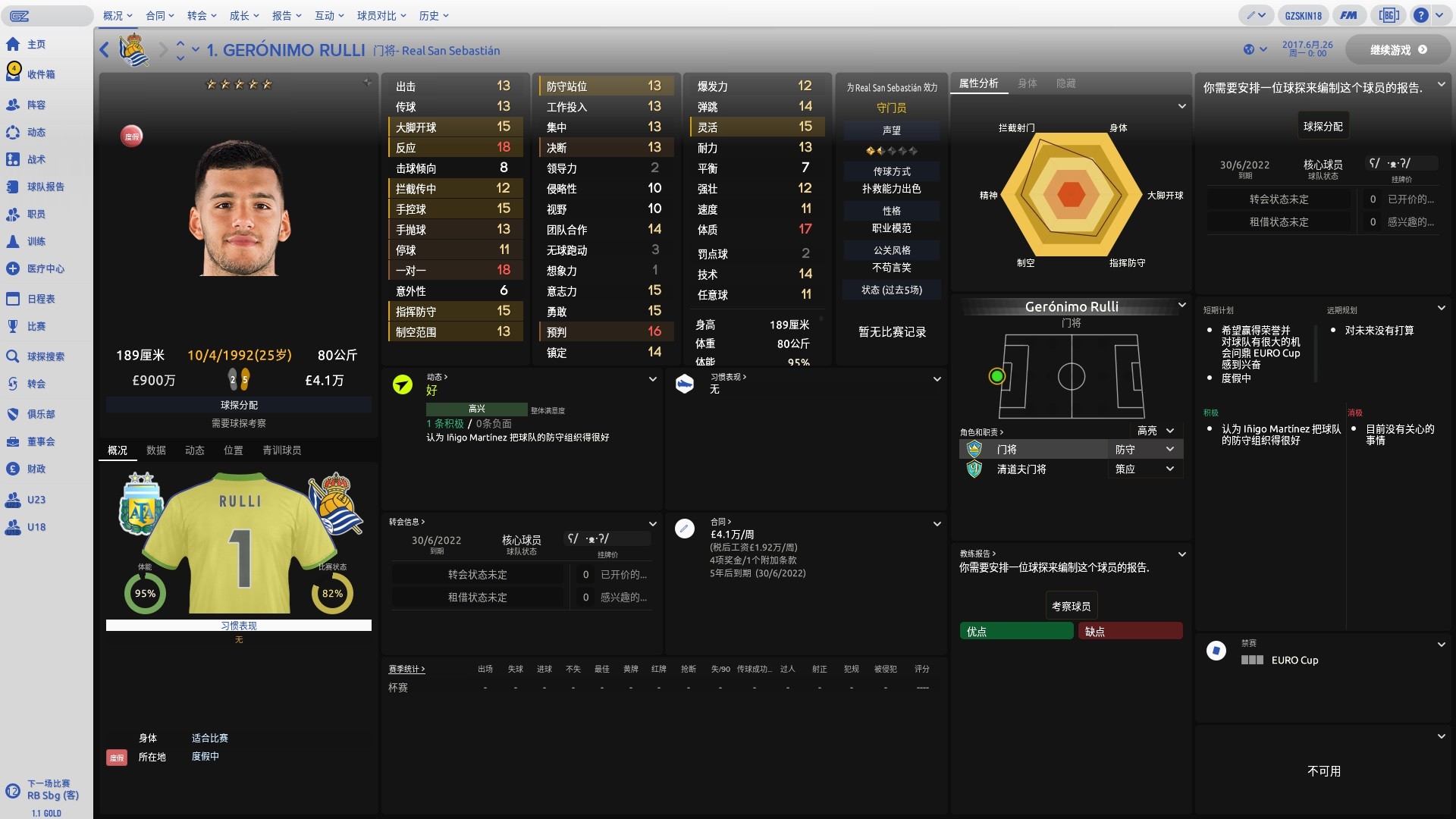
Task: Click the back navigation arrow
Action: pyautogui.click(x=104, y=50)
